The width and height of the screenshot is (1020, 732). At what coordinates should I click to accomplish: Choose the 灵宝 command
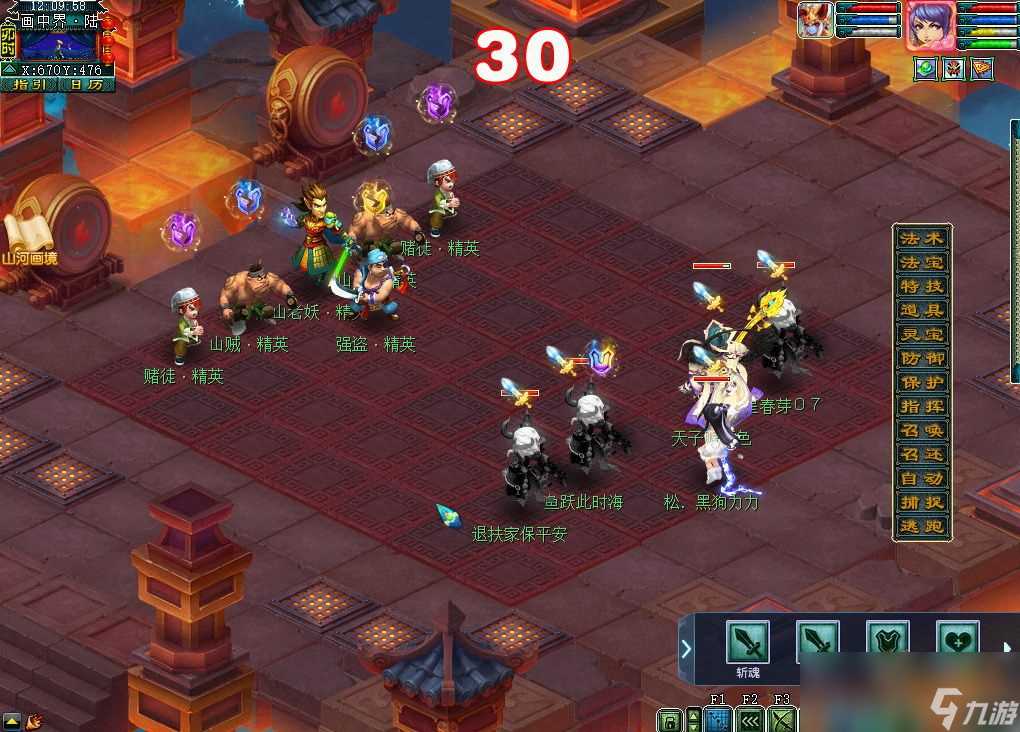point(921,335)
